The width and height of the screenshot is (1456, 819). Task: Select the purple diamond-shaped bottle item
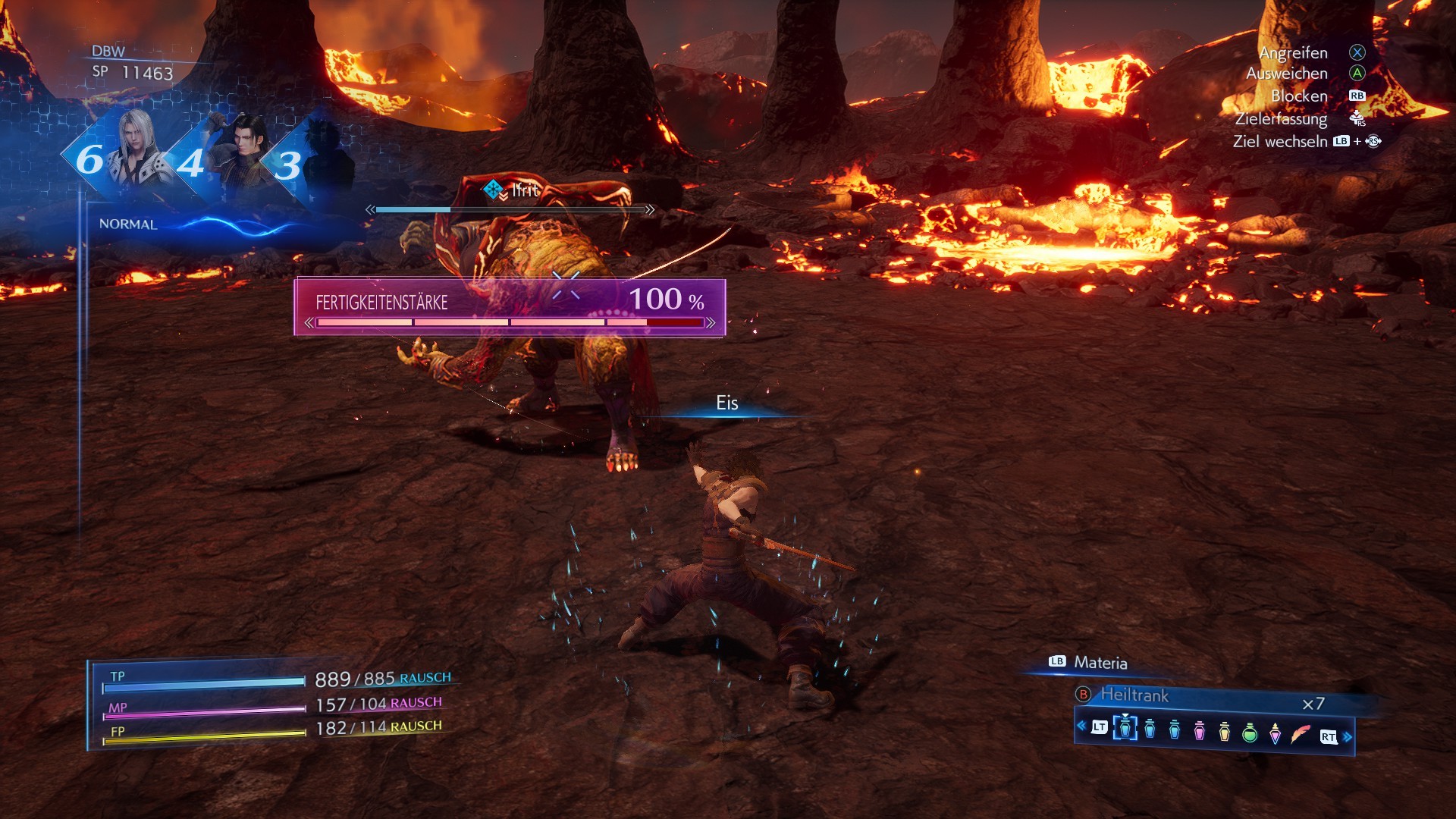tap(1275, 733)
